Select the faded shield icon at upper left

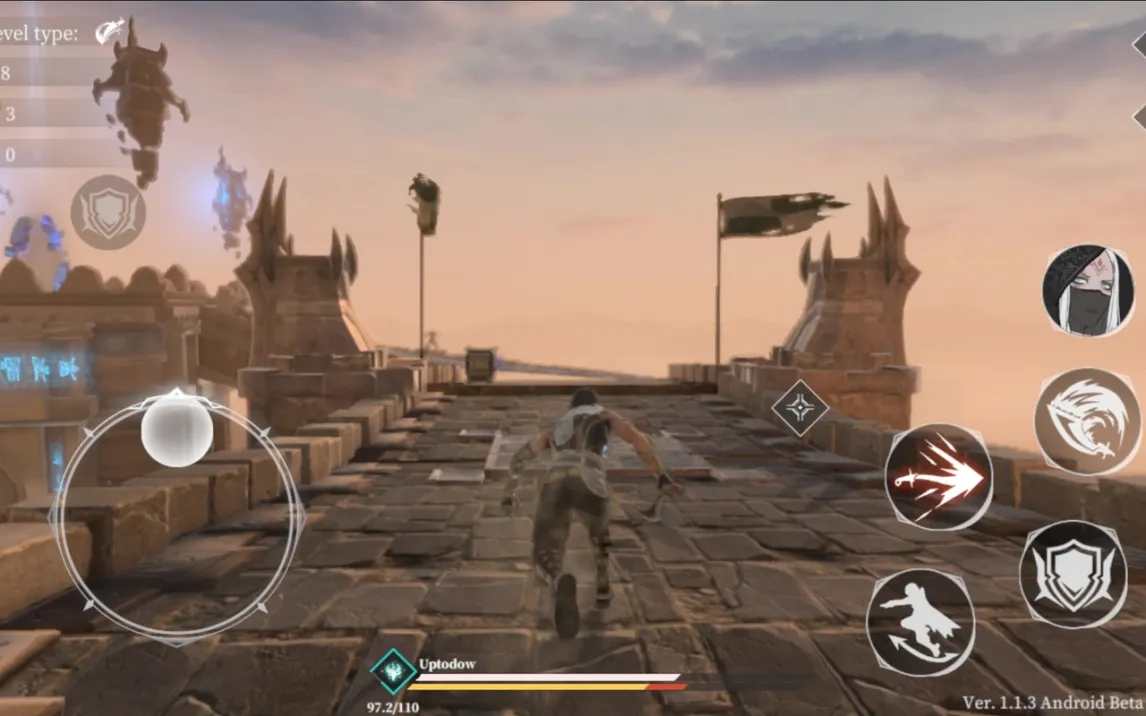coord(108,213)
